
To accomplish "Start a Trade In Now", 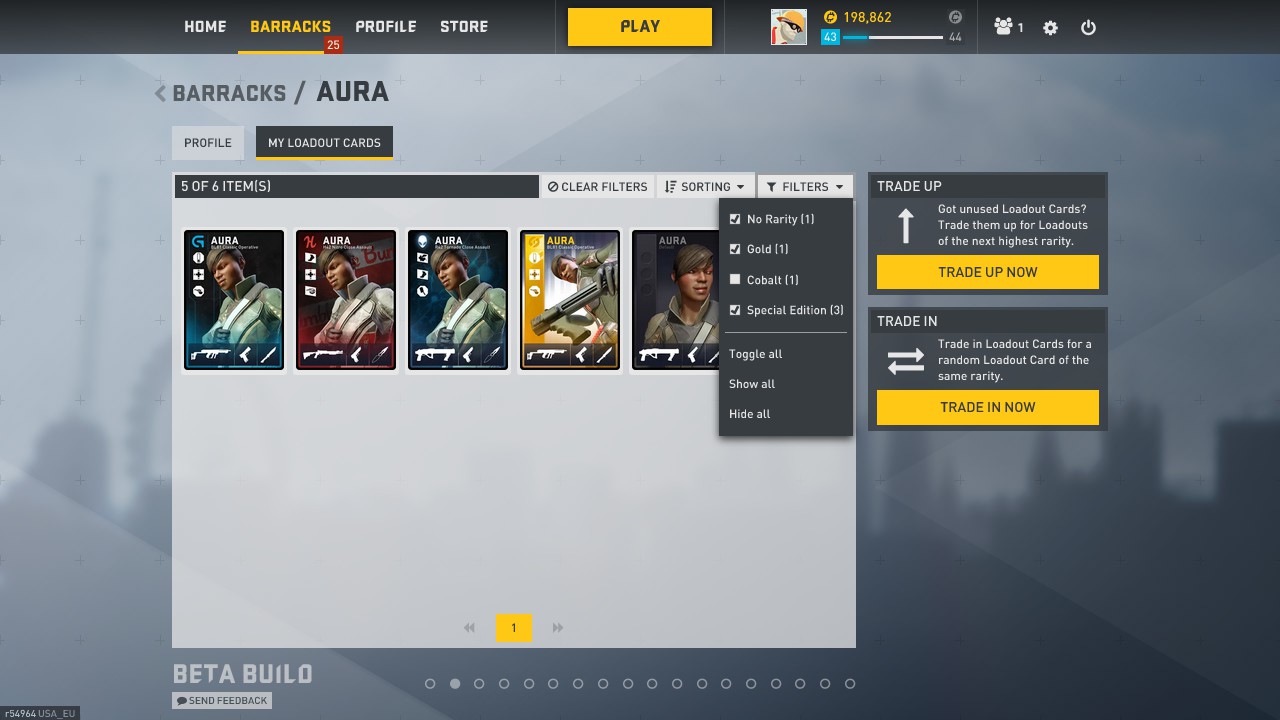I will [x=987, y=407].
